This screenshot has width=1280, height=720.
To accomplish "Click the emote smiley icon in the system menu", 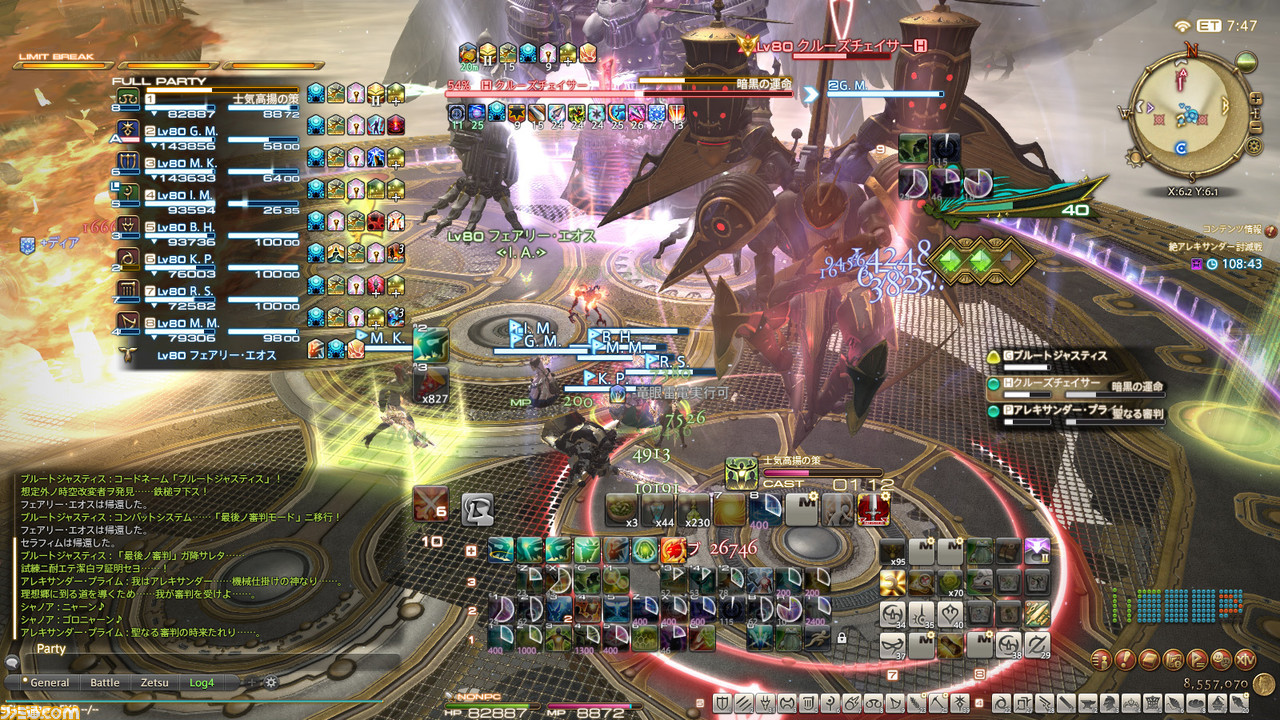I will pyautogui.click(x=1219, y=659).
